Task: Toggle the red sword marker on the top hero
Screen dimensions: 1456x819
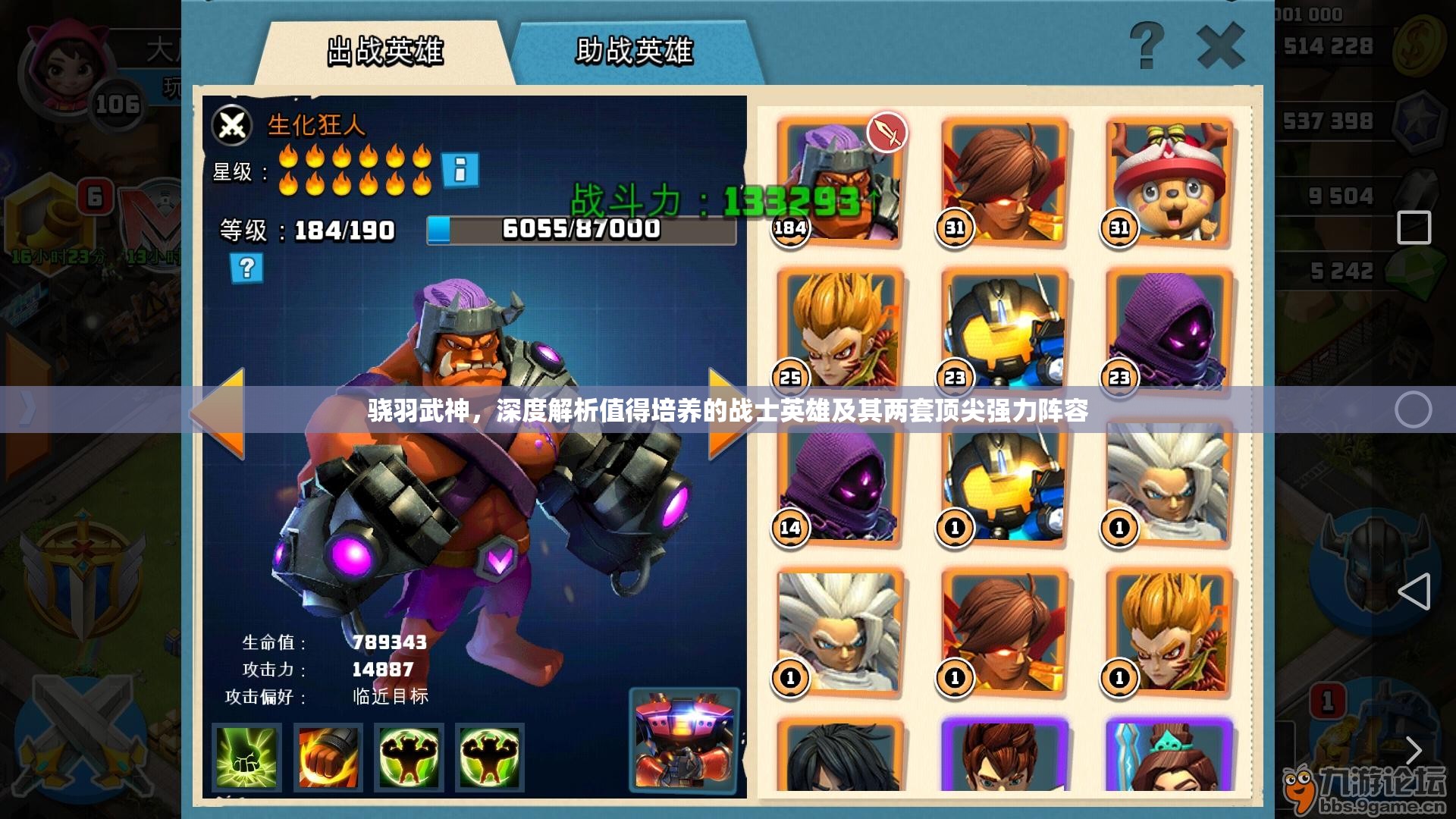Action: tap(889, 130)
